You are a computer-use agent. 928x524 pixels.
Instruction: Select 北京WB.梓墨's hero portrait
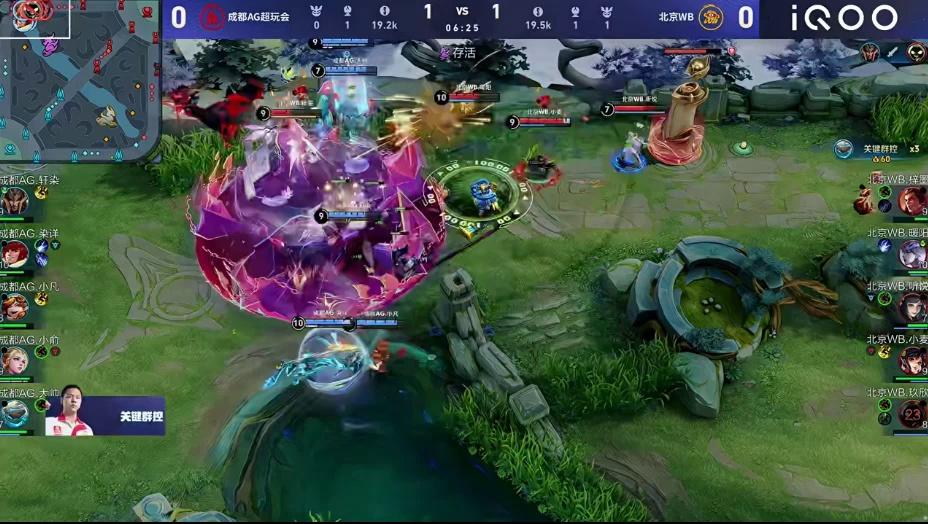tap(913, 201)
